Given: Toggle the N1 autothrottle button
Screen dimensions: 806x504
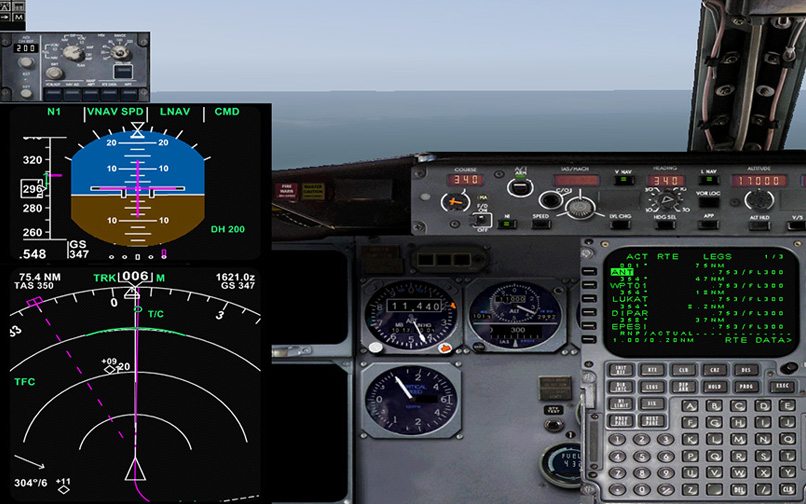Looking at the screenshot, I should pyautogui.click(x=507, y=223).
